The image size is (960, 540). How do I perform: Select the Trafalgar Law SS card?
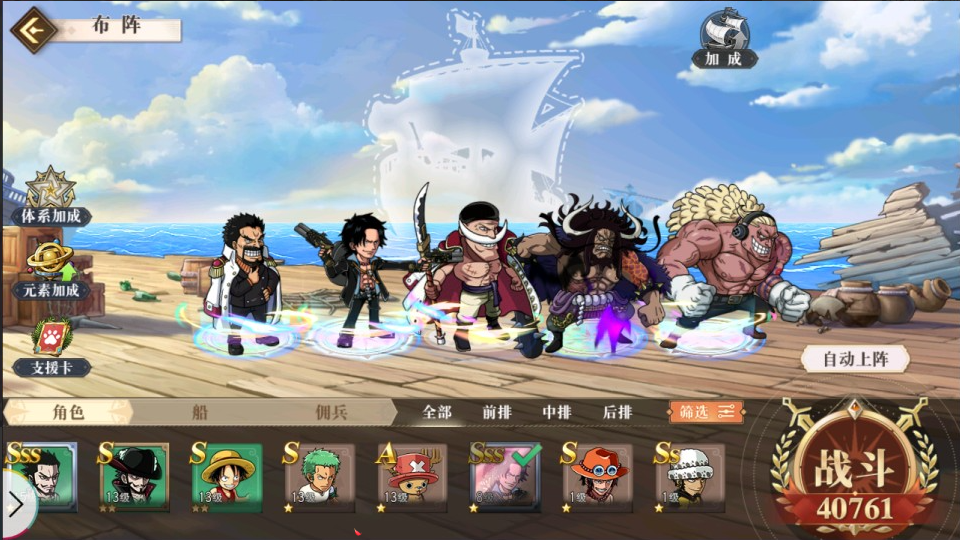coord(691,478)
